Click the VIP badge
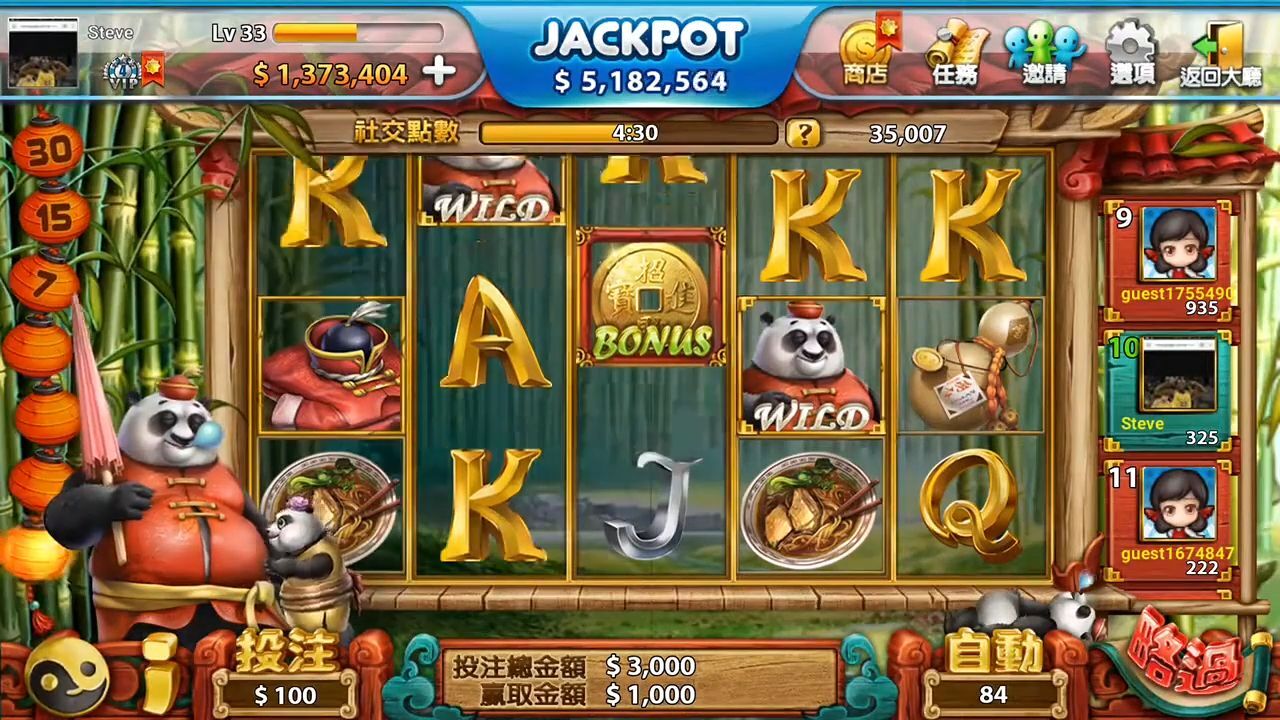The height and width of the screenshot is (720, 1280). (x=122, y=72)
